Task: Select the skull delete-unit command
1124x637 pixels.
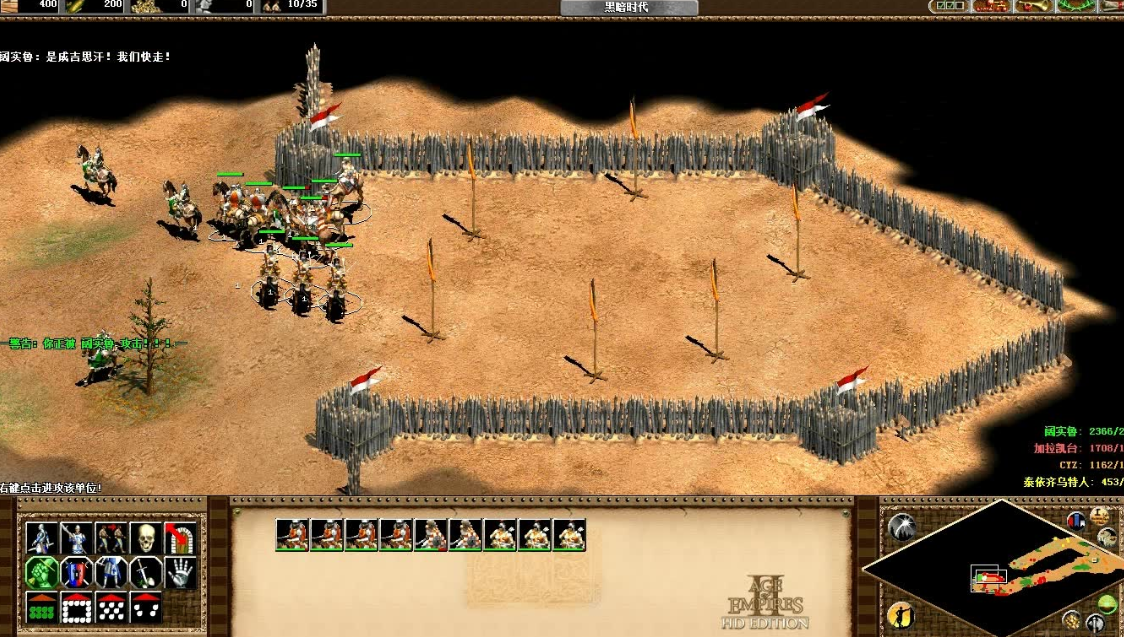Action: click(145, 537)
